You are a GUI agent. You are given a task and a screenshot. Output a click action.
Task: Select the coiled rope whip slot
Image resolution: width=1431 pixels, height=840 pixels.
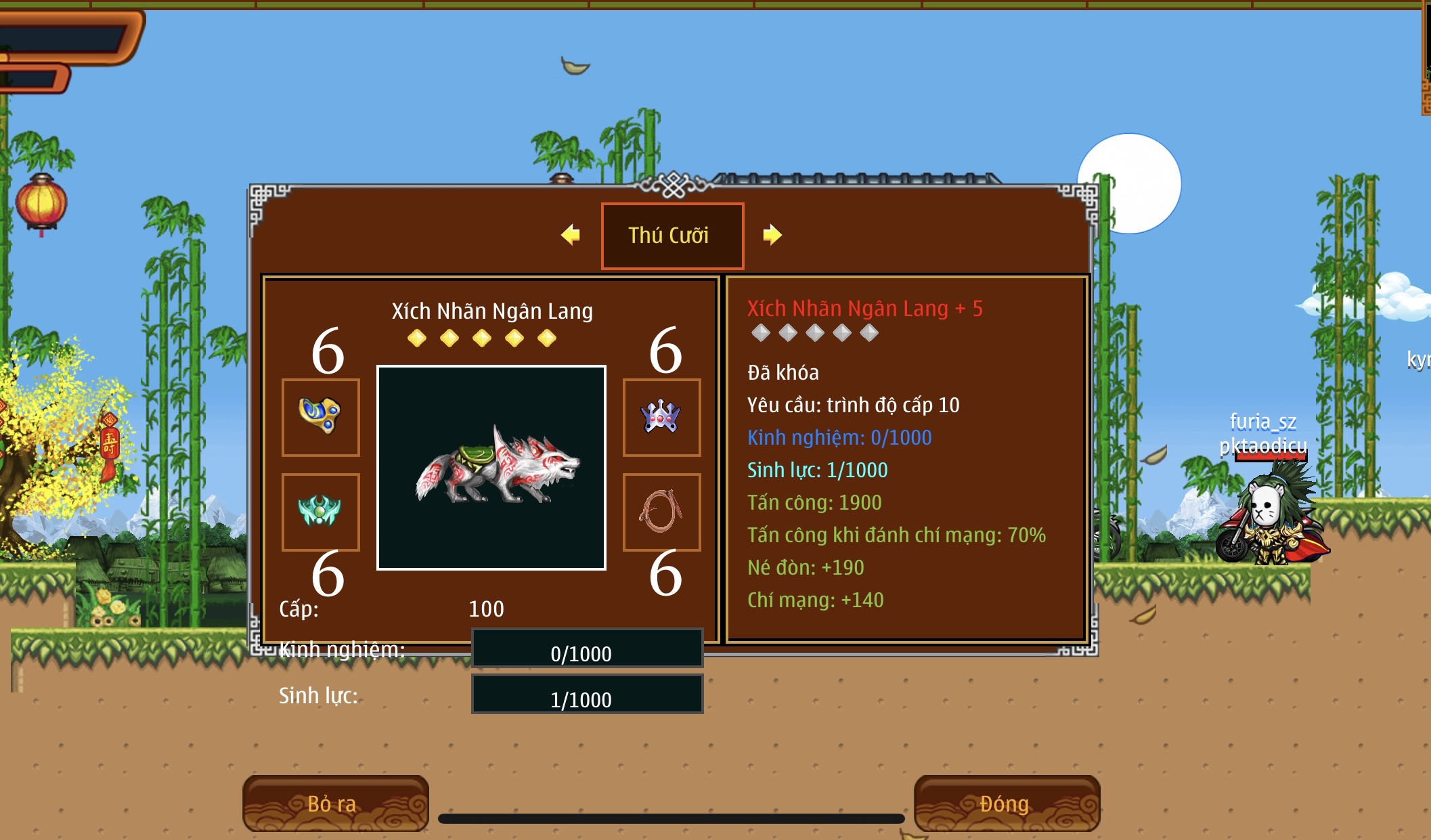click(661, 512)
